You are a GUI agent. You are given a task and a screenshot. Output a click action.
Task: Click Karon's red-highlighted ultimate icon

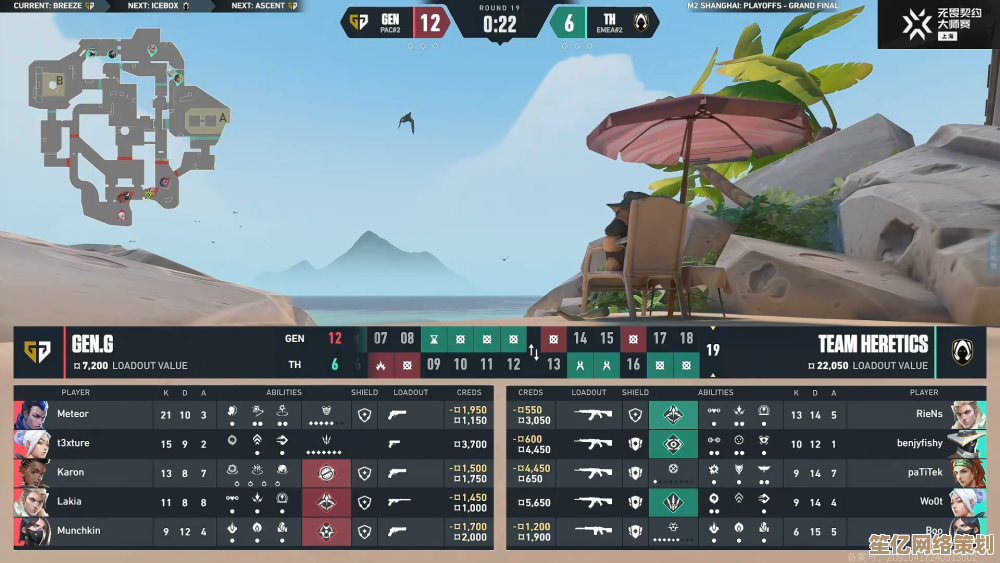325,472
